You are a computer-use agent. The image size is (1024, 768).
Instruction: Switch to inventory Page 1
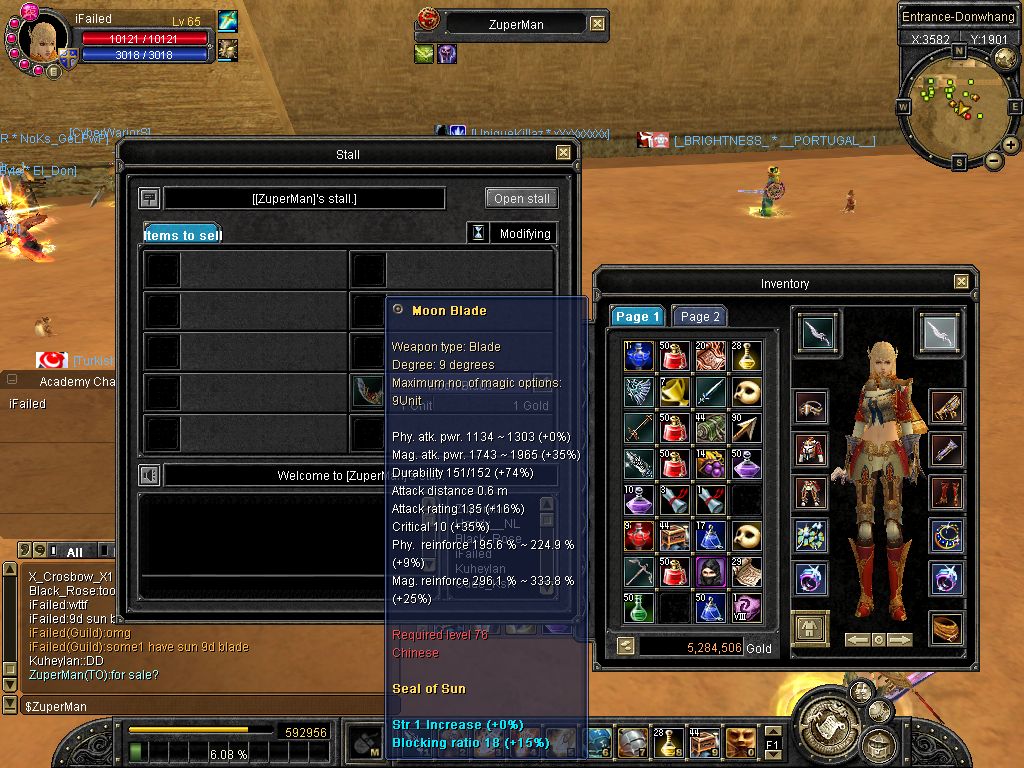(638, 316)
